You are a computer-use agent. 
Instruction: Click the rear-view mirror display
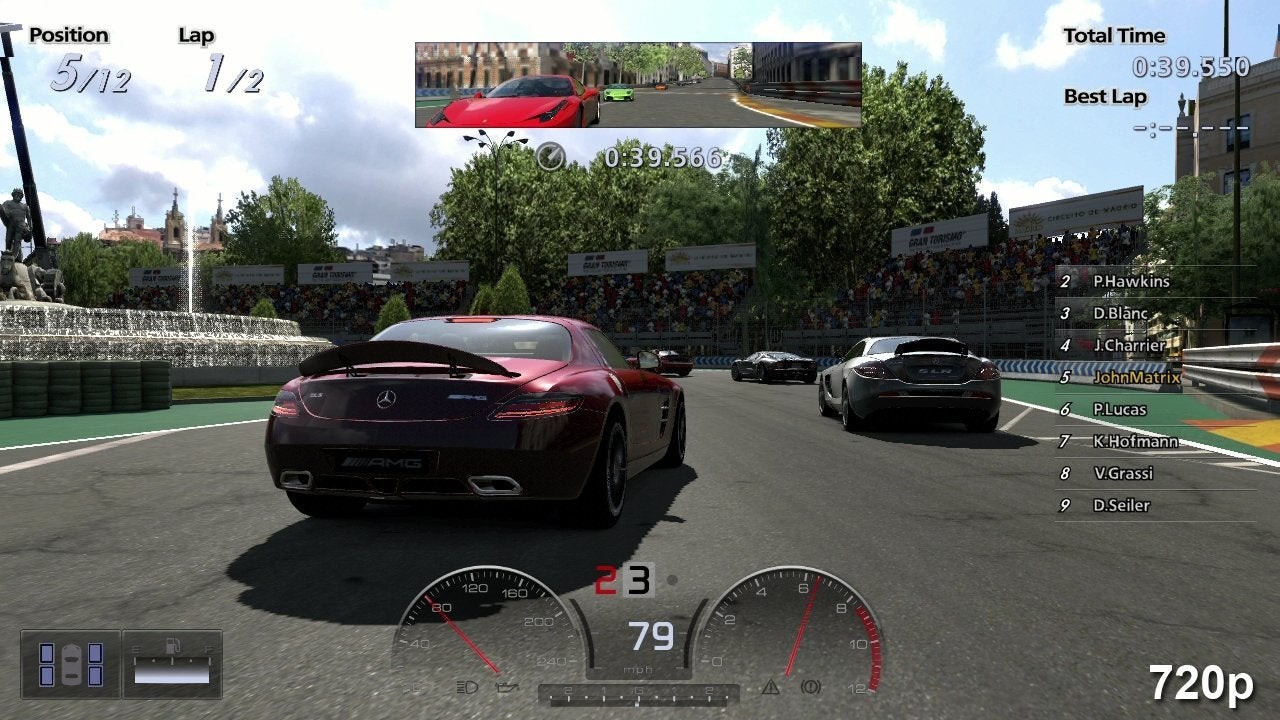pyautogui.click(x=638, y=85)
